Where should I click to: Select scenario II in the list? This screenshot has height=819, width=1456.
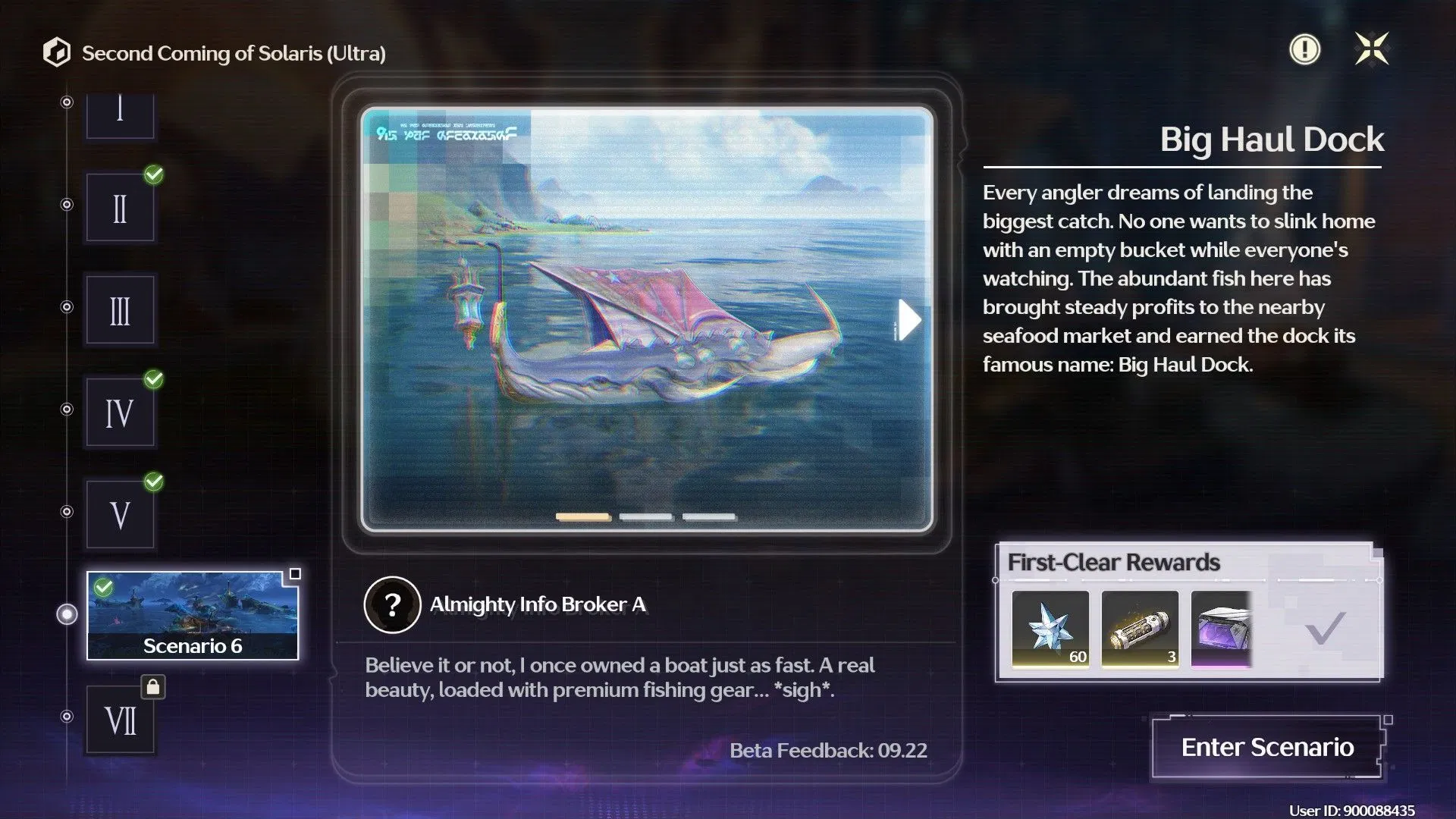(x=120, y=208)
